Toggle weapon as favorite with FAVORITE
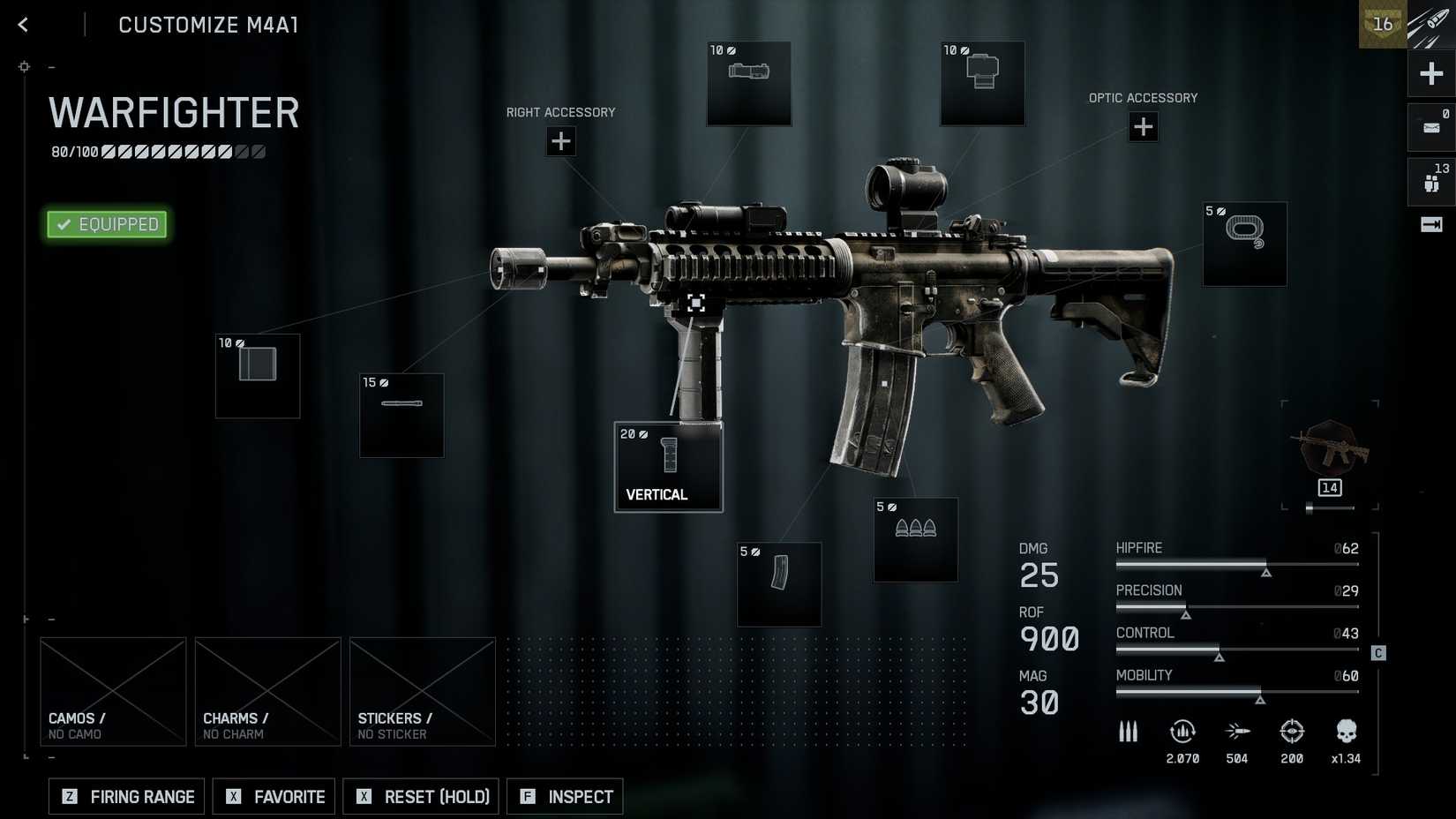The height and width of the screenshot is (819, 1456). [x=274, y=796]
